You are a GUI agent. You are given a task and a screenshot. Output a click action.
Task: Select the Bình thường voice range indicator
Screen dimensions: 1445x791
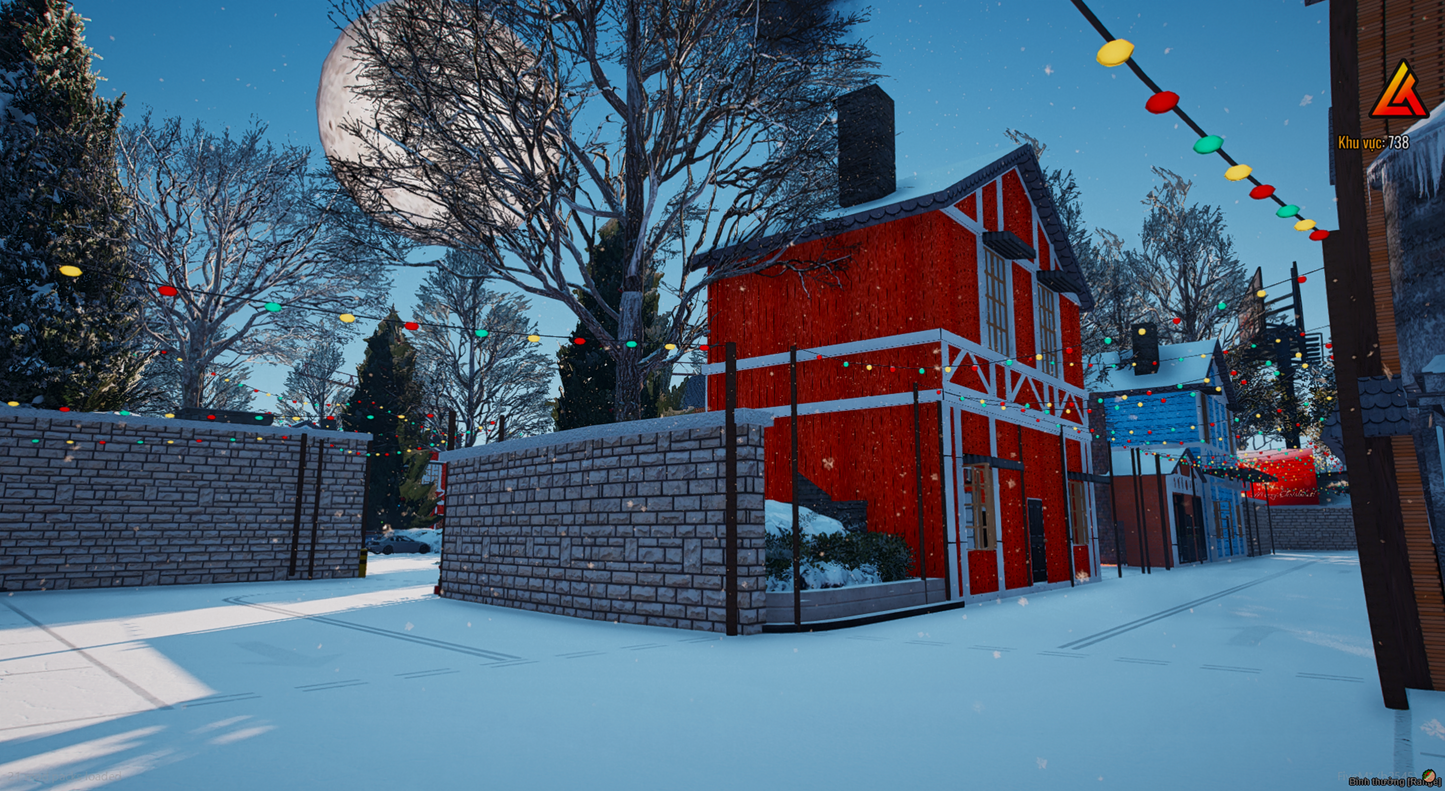1392,779
